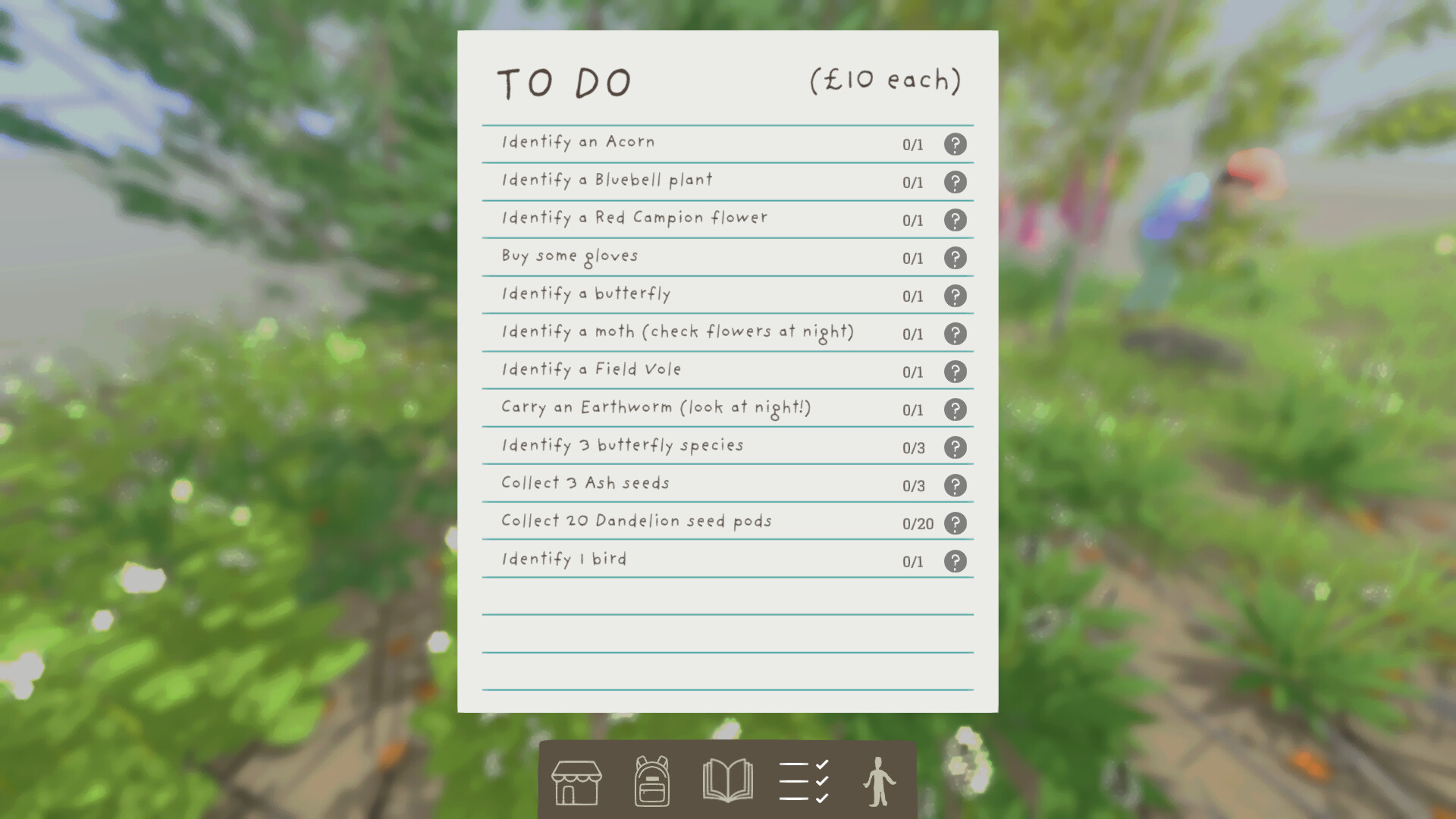
Task: Open hint for Identify a moth task
Action: (x=955, y=334)
